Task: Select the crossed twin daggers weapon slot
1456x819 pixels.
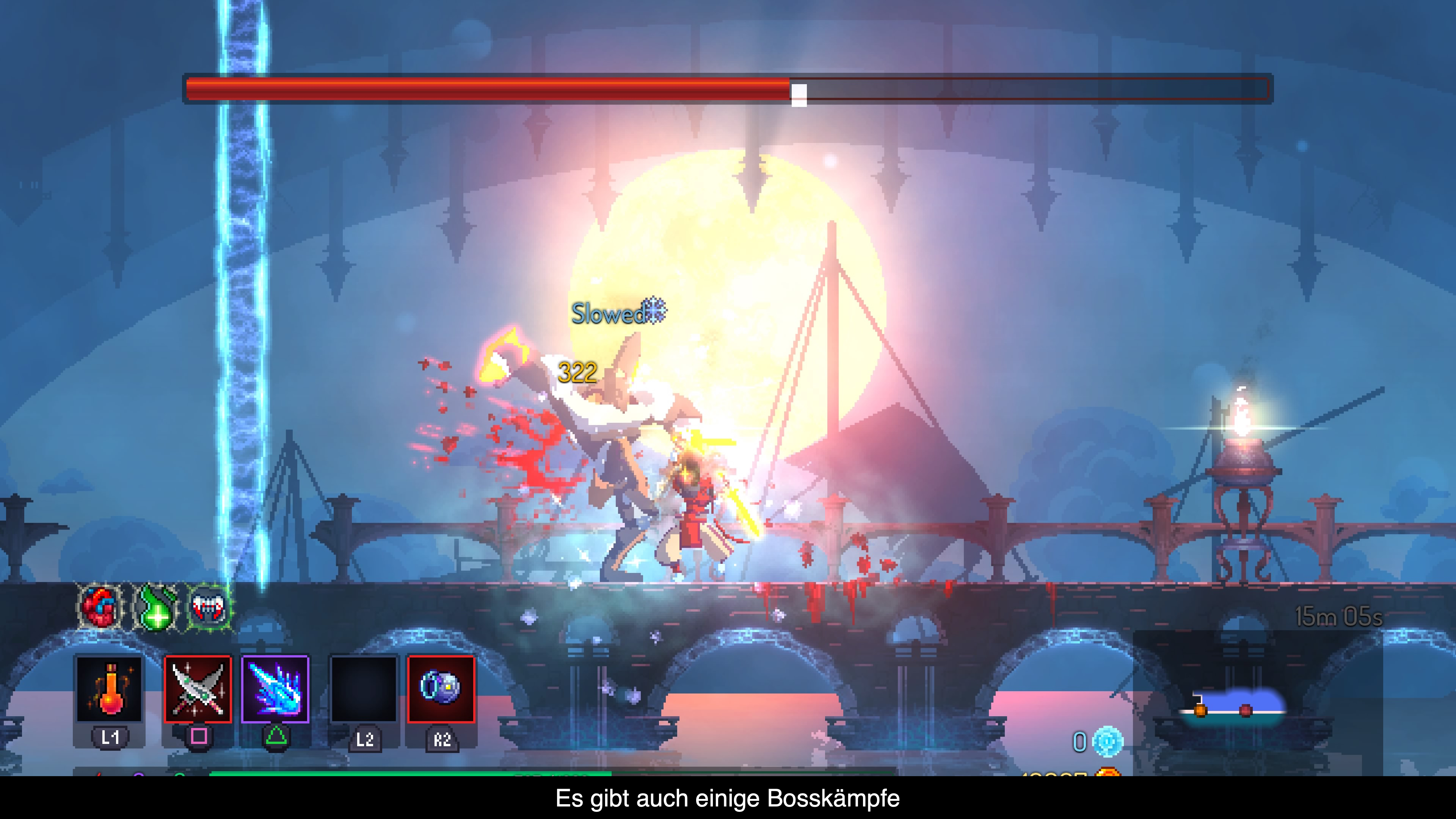Action: click(198, 689)
